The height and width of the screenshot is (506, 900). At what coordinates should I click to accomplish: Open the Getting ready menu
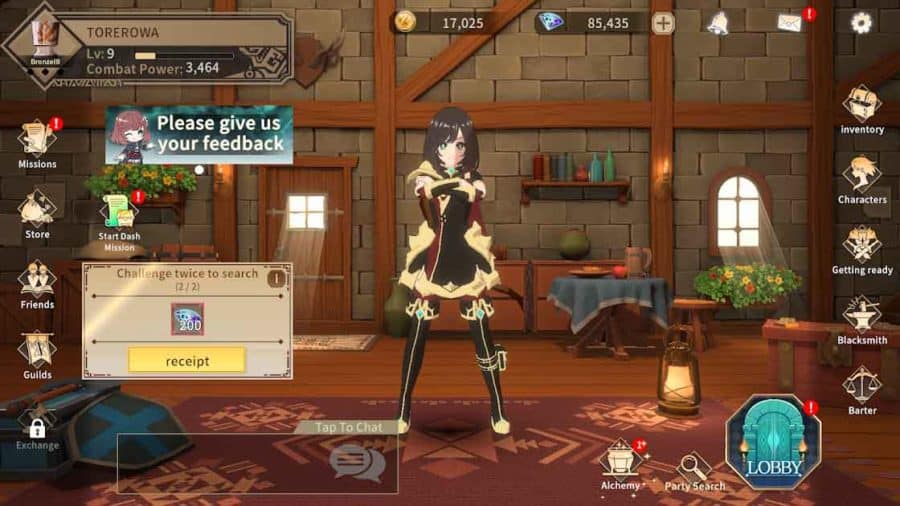861,247
